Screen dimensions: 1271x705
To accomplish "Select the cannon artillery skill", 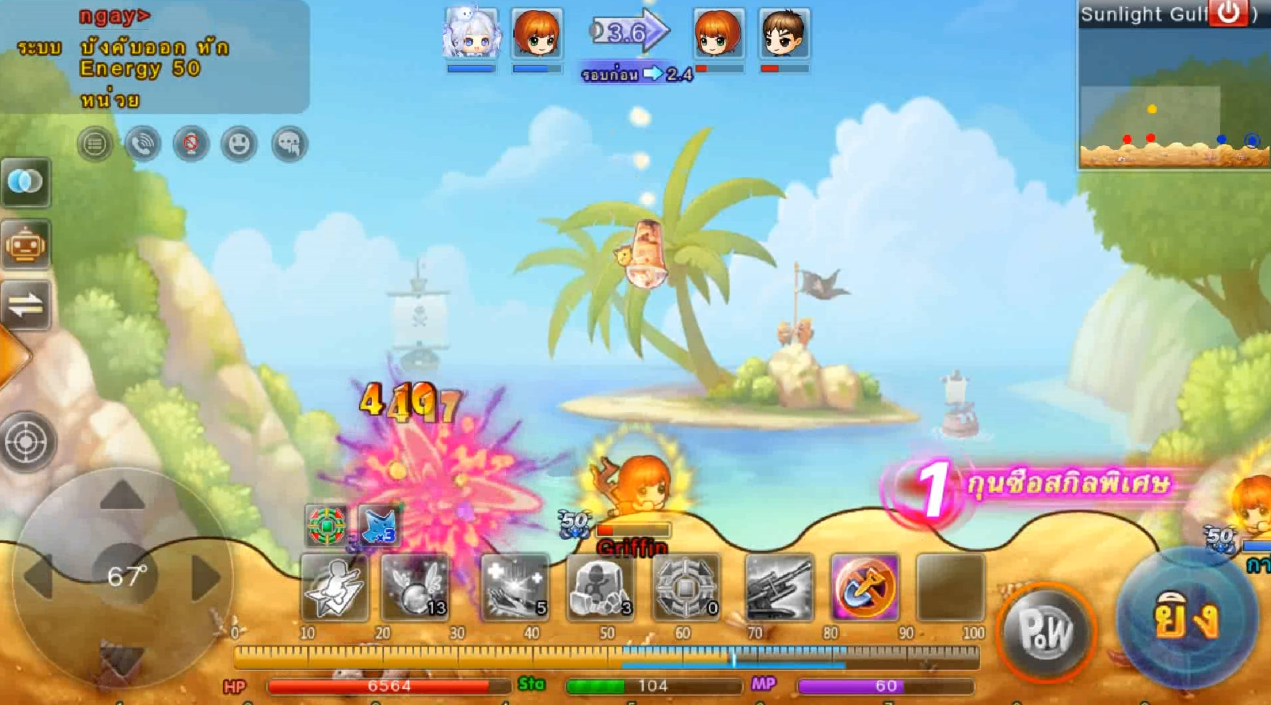I will click(779, 588).
